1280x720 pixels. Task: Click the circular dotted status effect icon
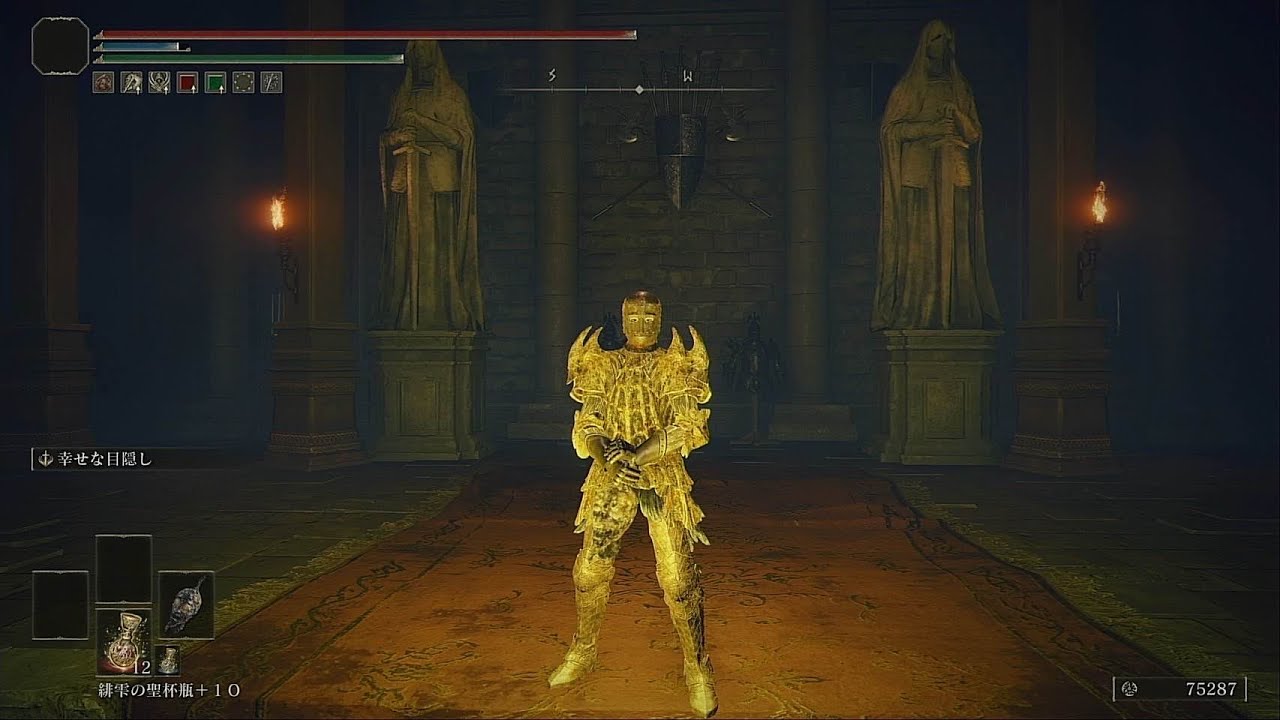tap(242, 83)
